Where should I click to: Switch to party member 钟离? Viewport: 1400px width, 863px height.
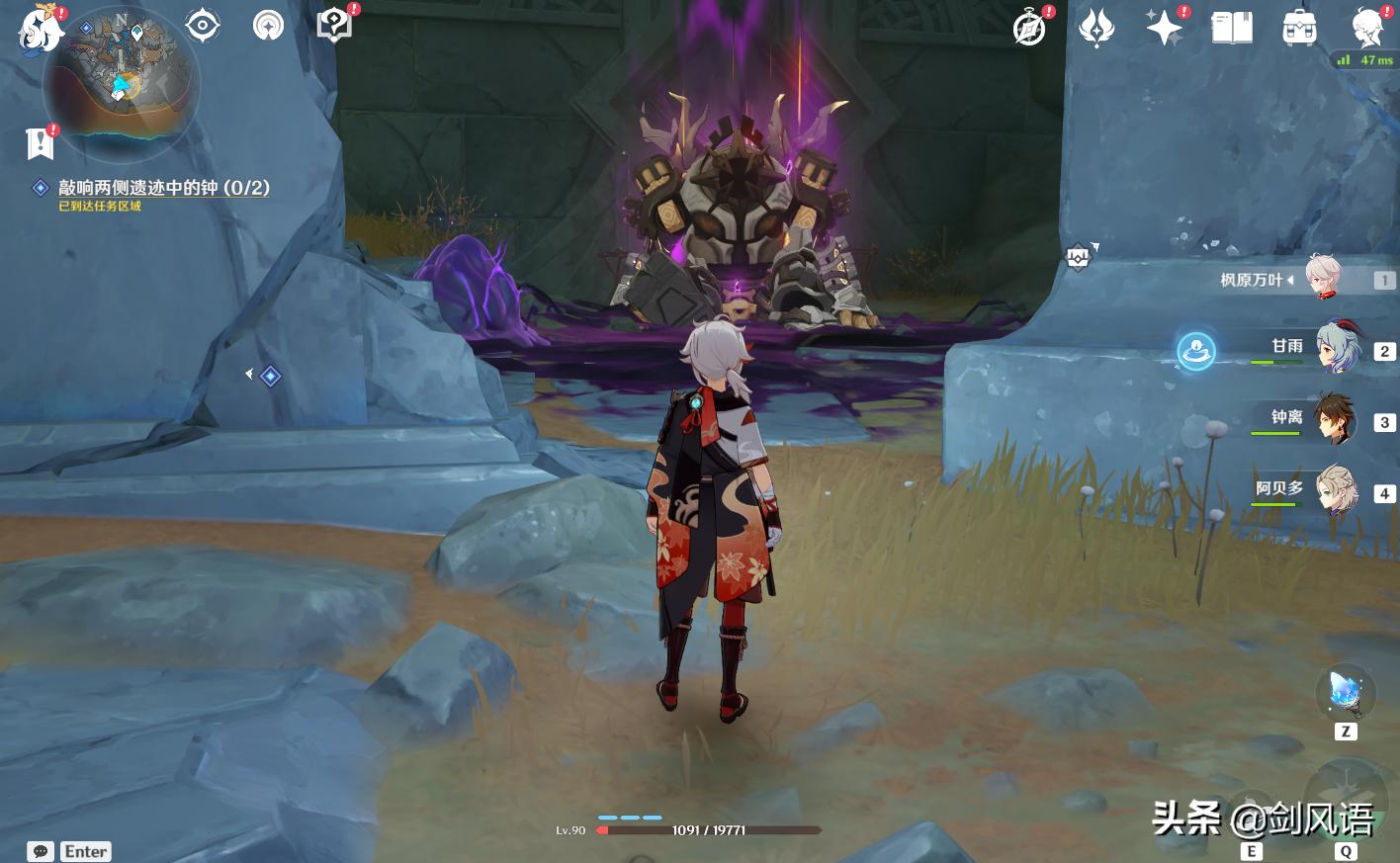(x=1337, y=421)
